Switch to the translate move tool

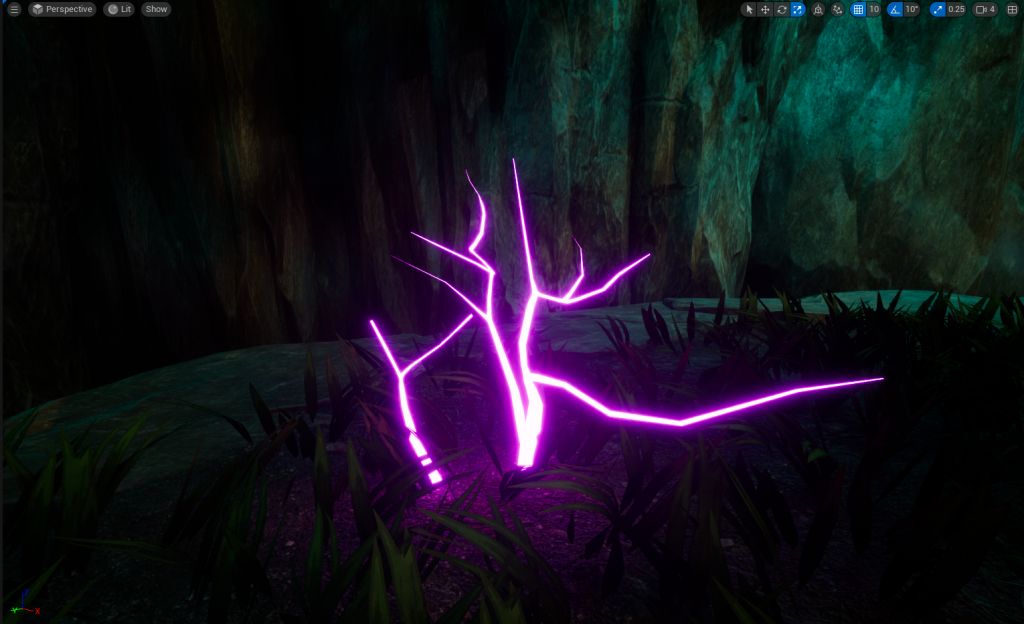coord(765,9)
